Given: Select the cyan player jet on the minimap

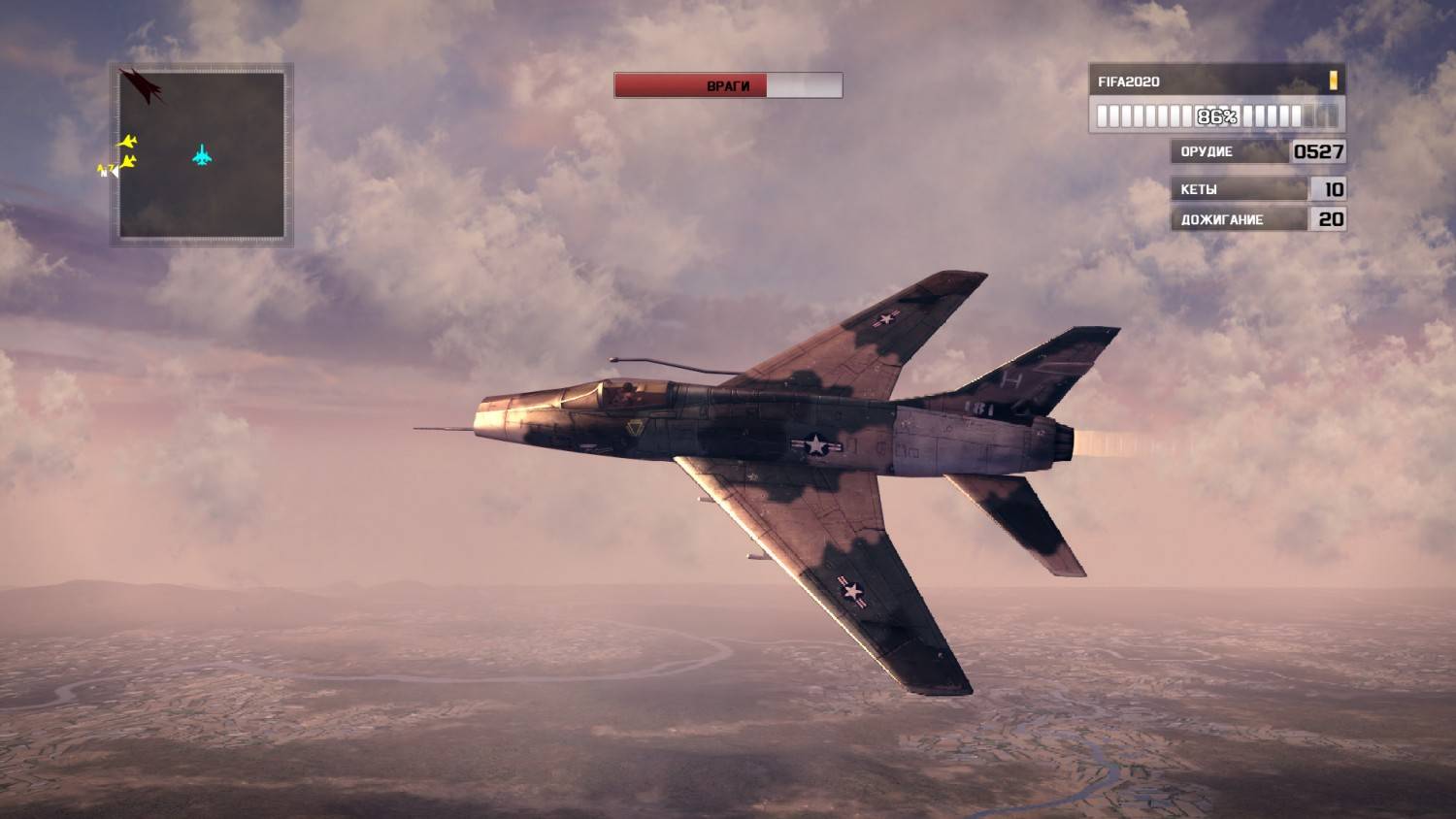Looking at the screenshot, I should [x=202, y=154].
